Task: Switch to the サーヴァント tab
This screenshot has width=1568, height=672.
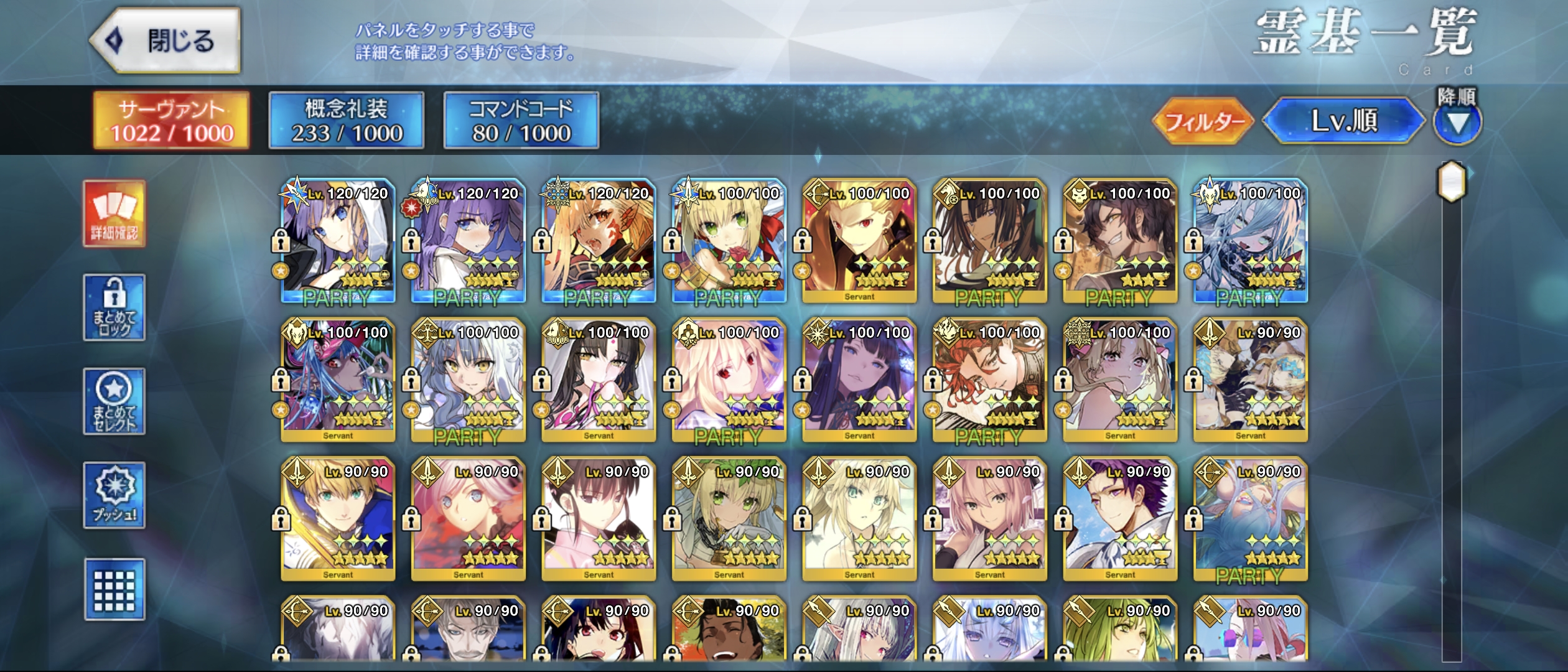Action: click(172, 121)
